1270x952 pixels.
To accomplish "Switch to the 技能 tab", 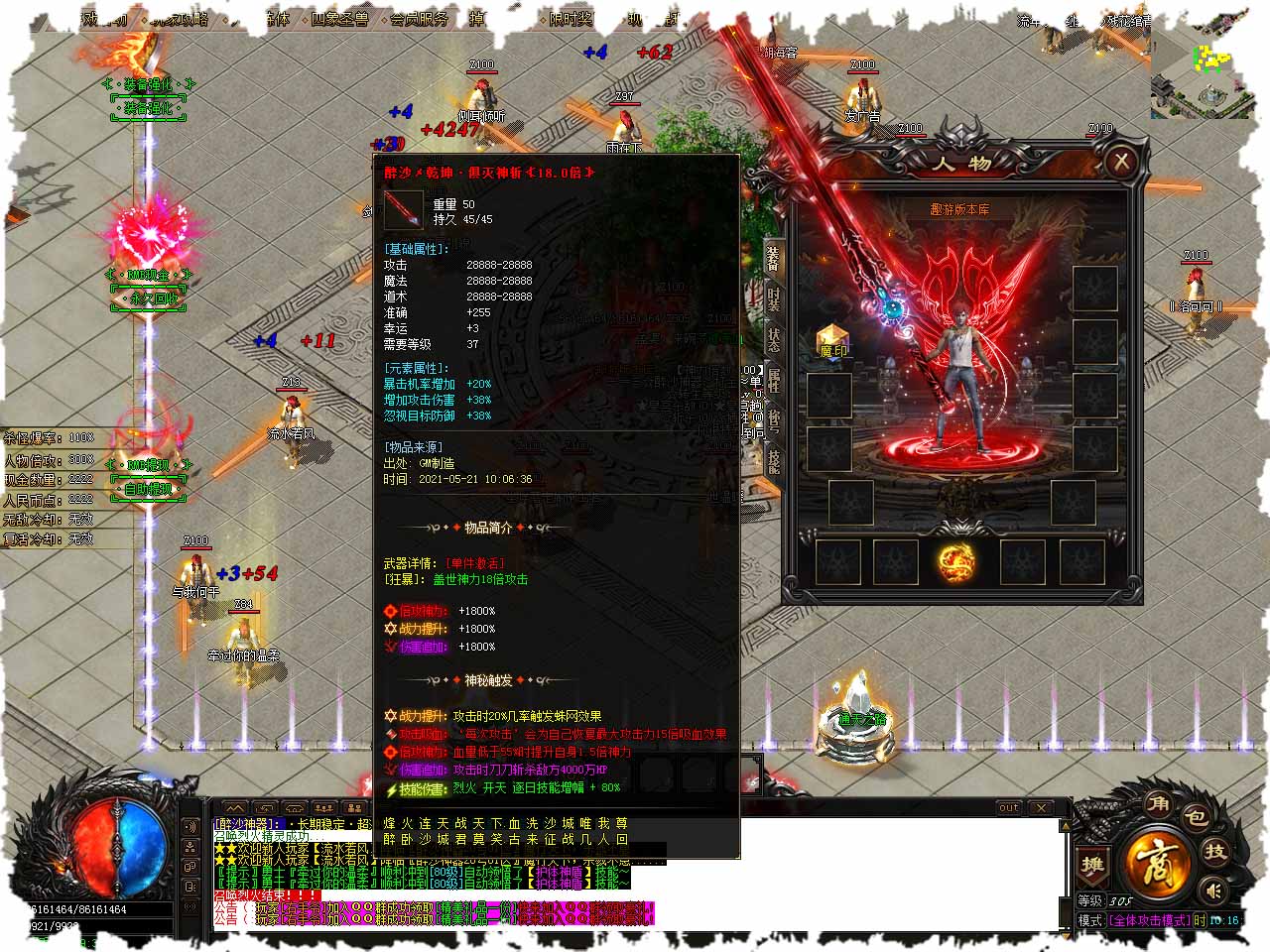I will tap(773, 459).
